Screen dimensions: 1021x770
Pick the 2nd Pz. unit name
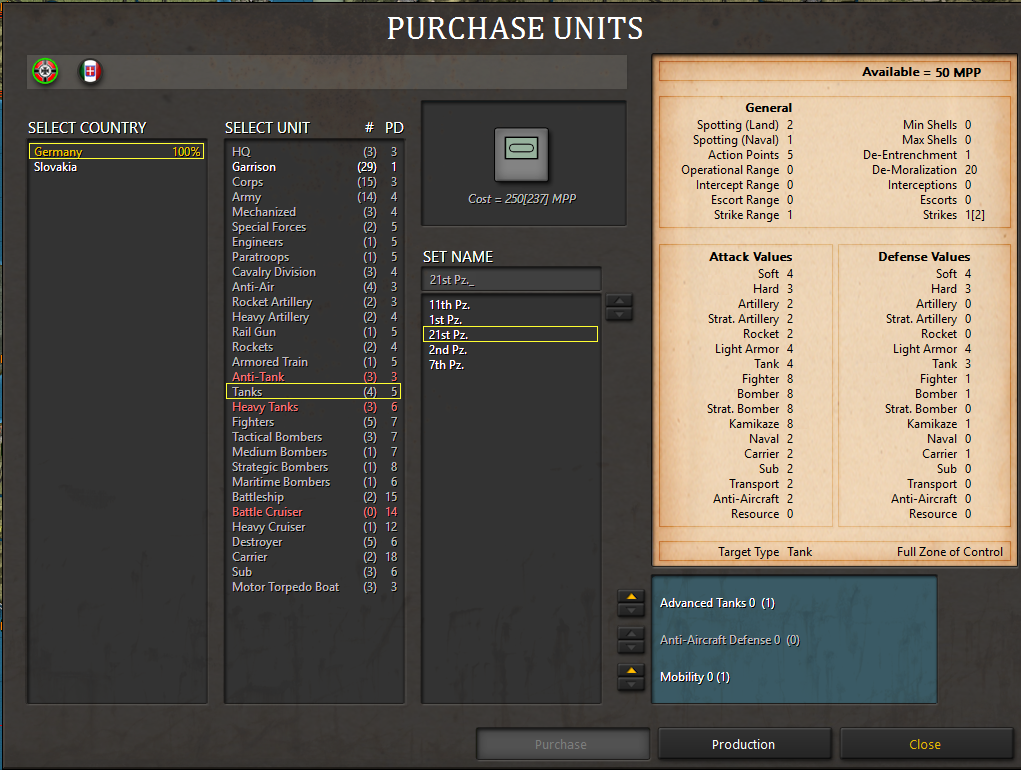[448, 349]
